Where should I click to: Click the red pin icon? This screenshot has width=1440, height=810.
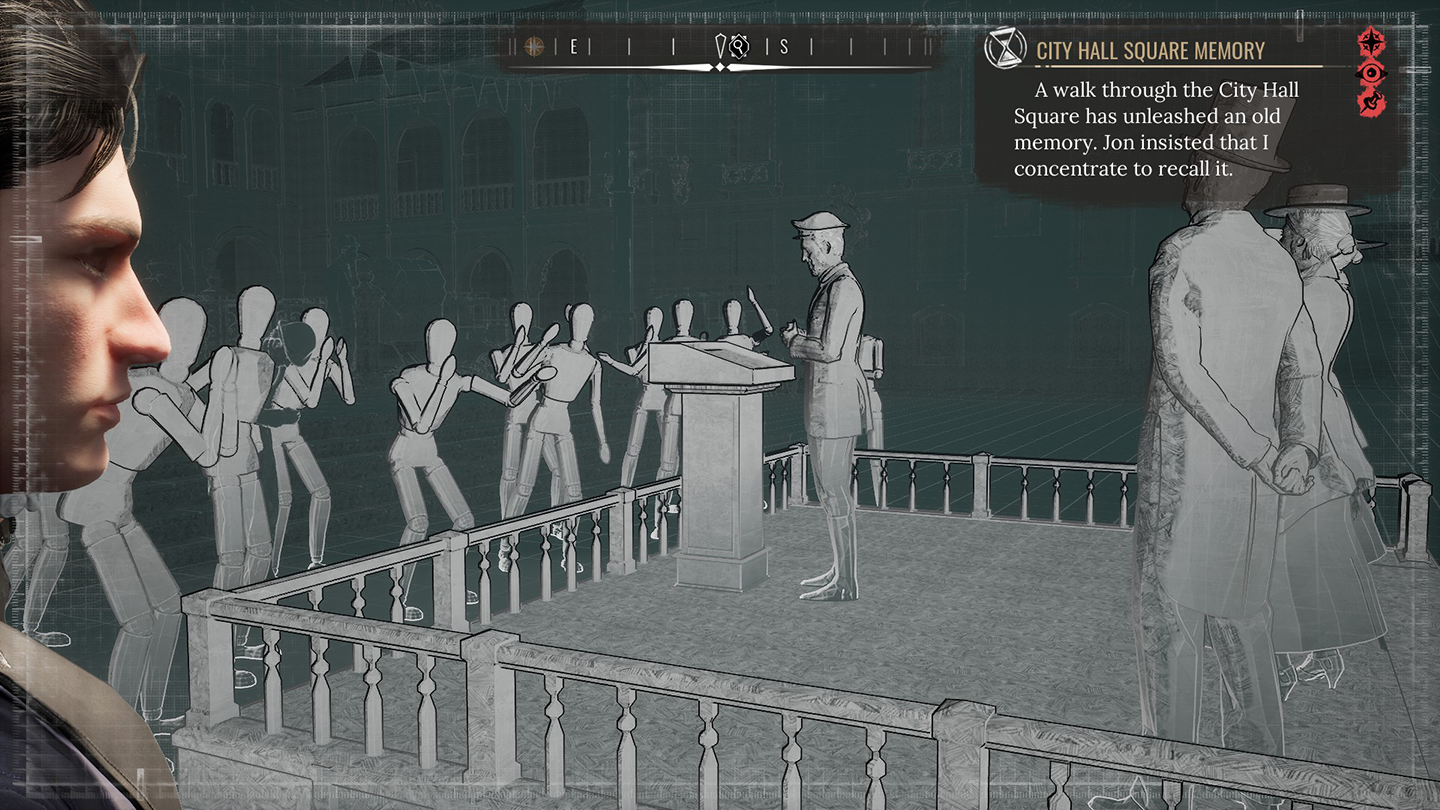pyautogui.click(x=1370, y=101)
